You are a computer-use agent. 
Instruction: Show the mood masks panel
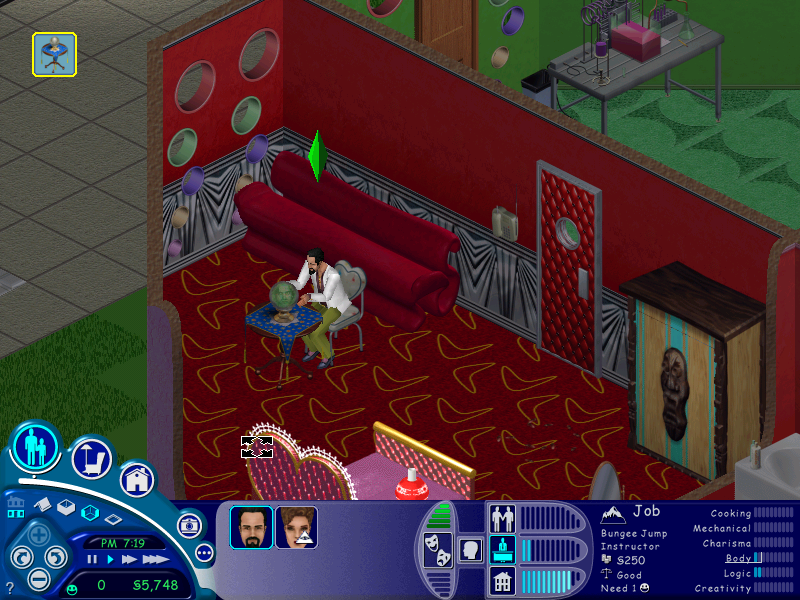pos(438,550)
